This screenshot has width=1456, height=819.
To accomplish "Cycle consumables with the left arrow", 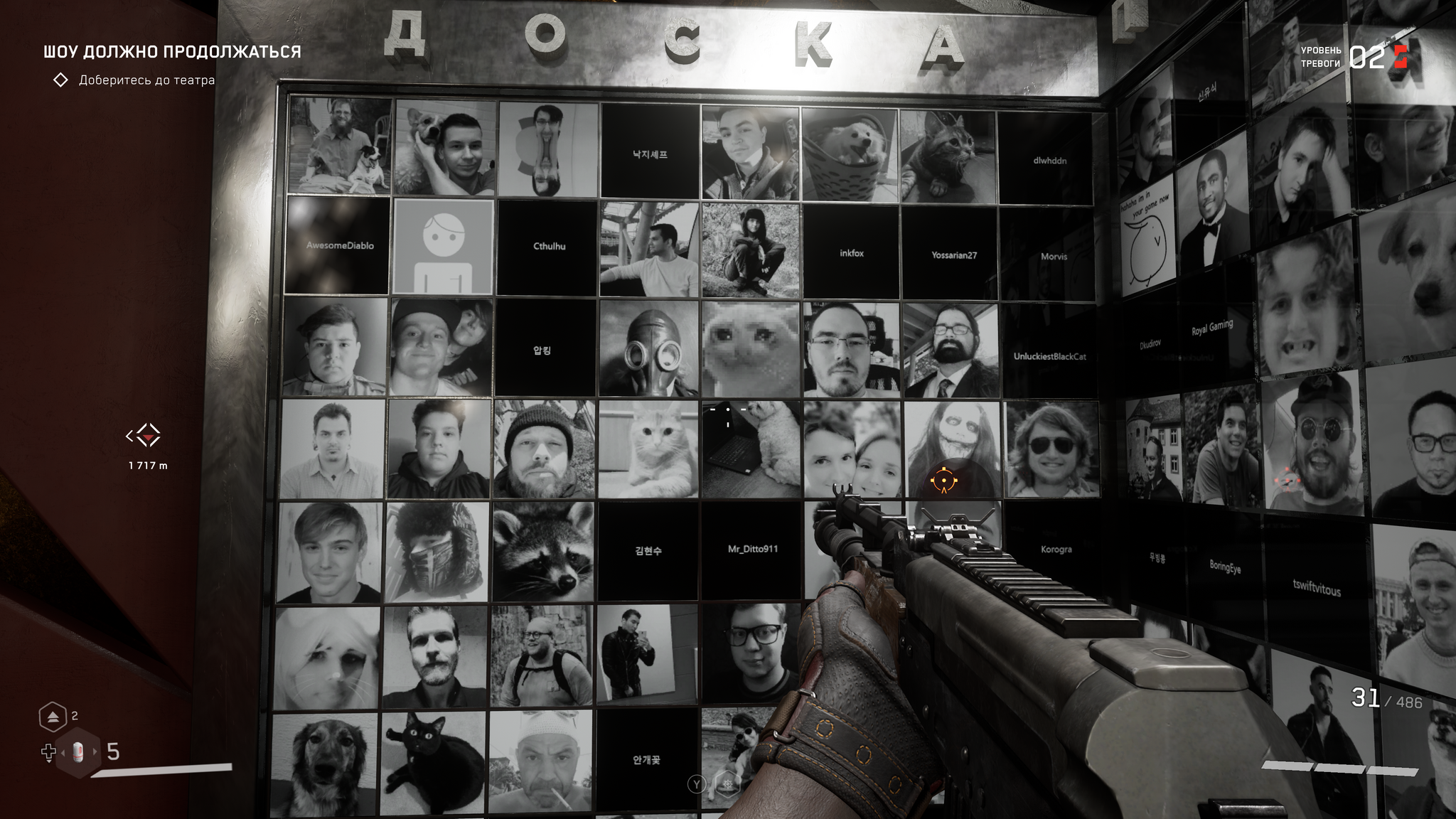I will [x=62, y=752].
